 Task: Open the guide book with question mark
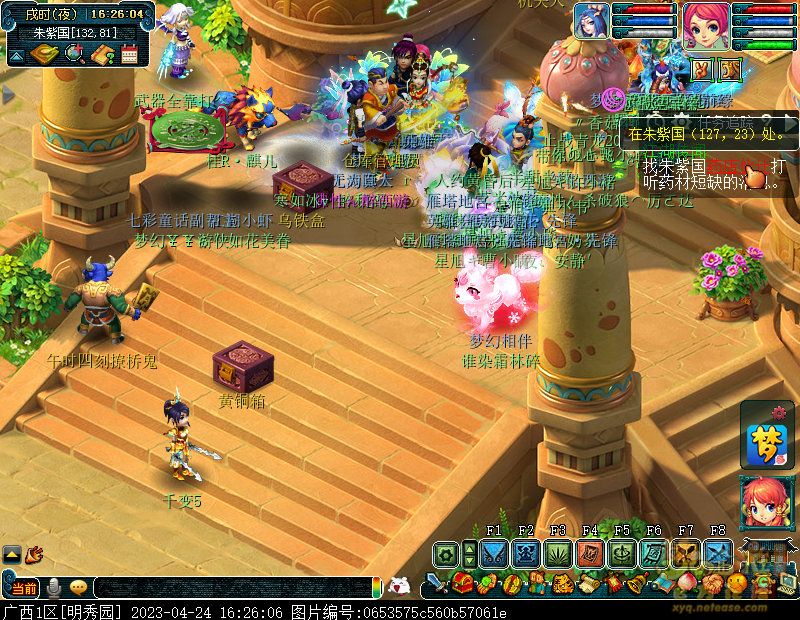pos(102,54)
